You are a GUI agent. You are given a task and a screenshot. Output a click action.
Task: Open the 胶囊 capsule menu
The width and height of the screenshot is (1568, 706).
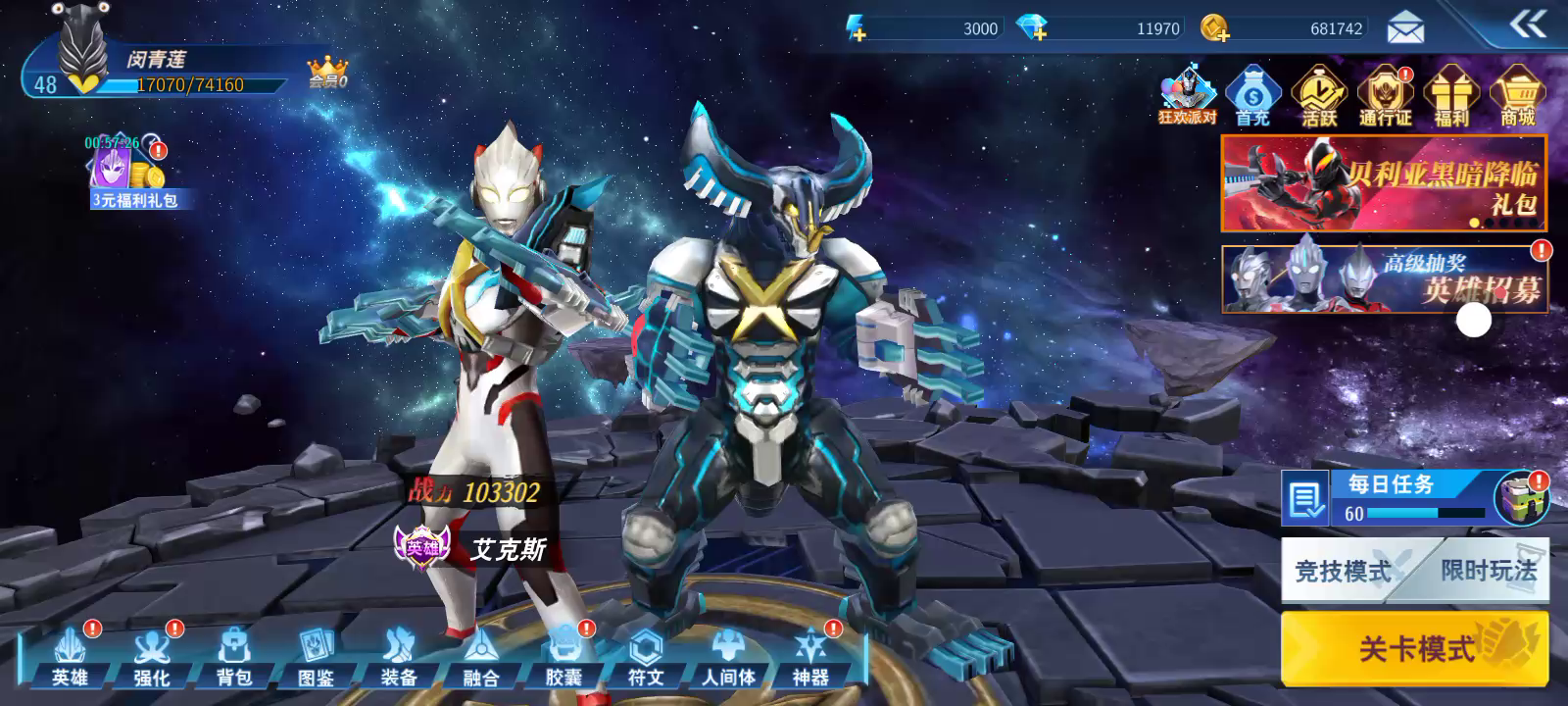pyautogui.click(x=563, y=657)
